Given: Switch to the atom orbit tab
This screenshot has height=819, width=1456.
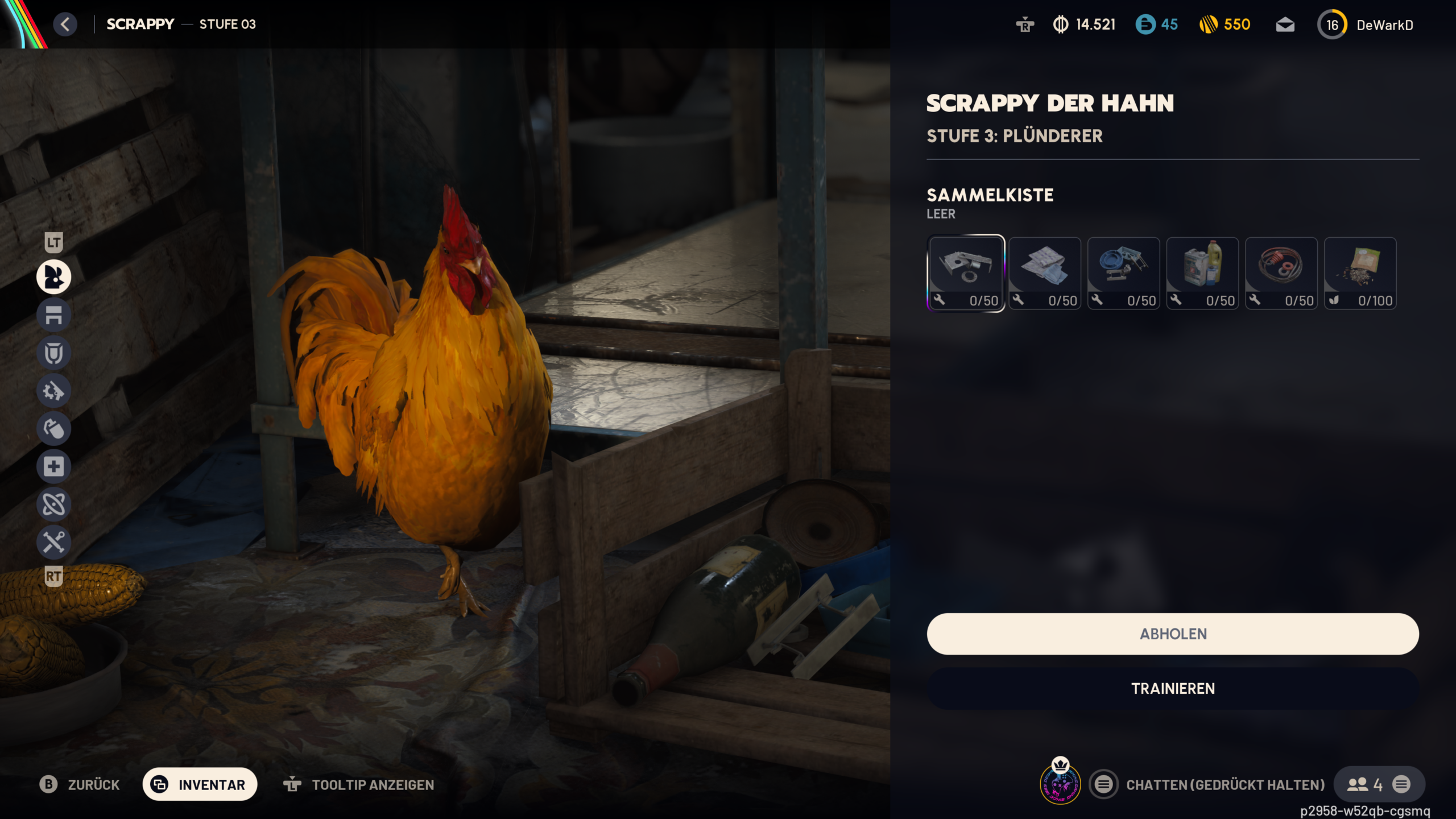Looking at the screenshot, I should click(x=54, y=504).
